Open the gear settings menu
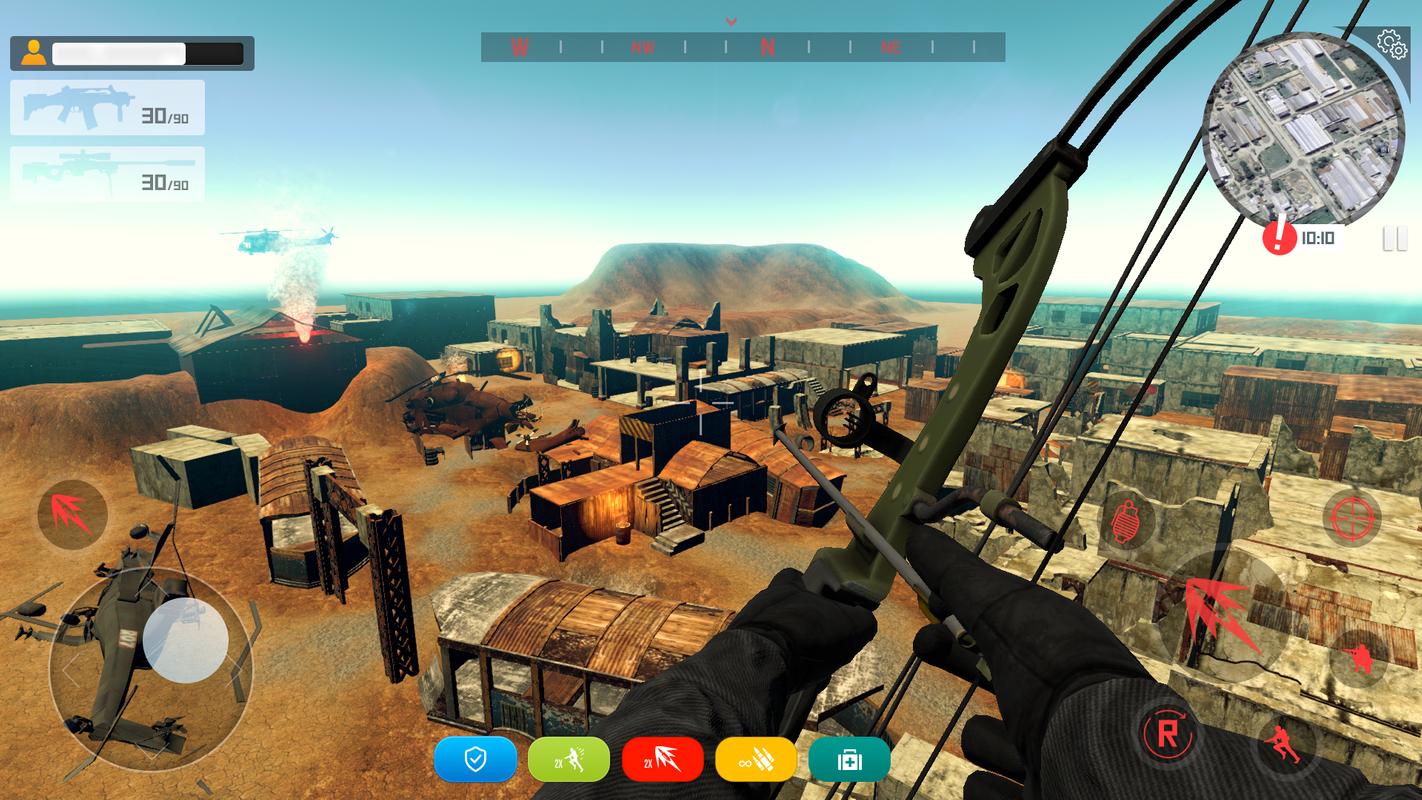The width and height of the screenshot is (1422, 800). point(1389,43)
